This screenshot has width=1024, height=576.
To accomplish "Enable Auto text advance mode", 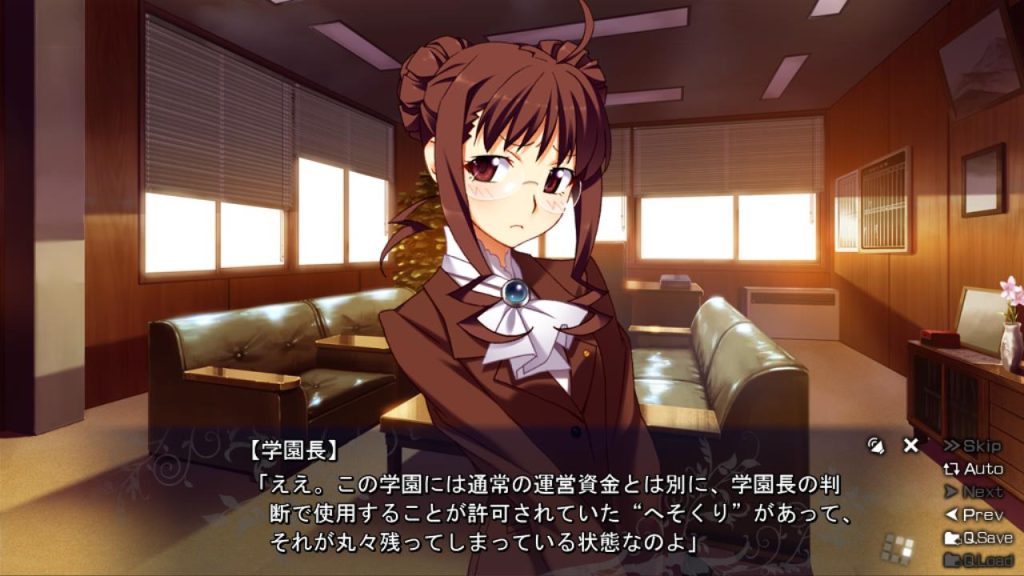I will point(972,469).
